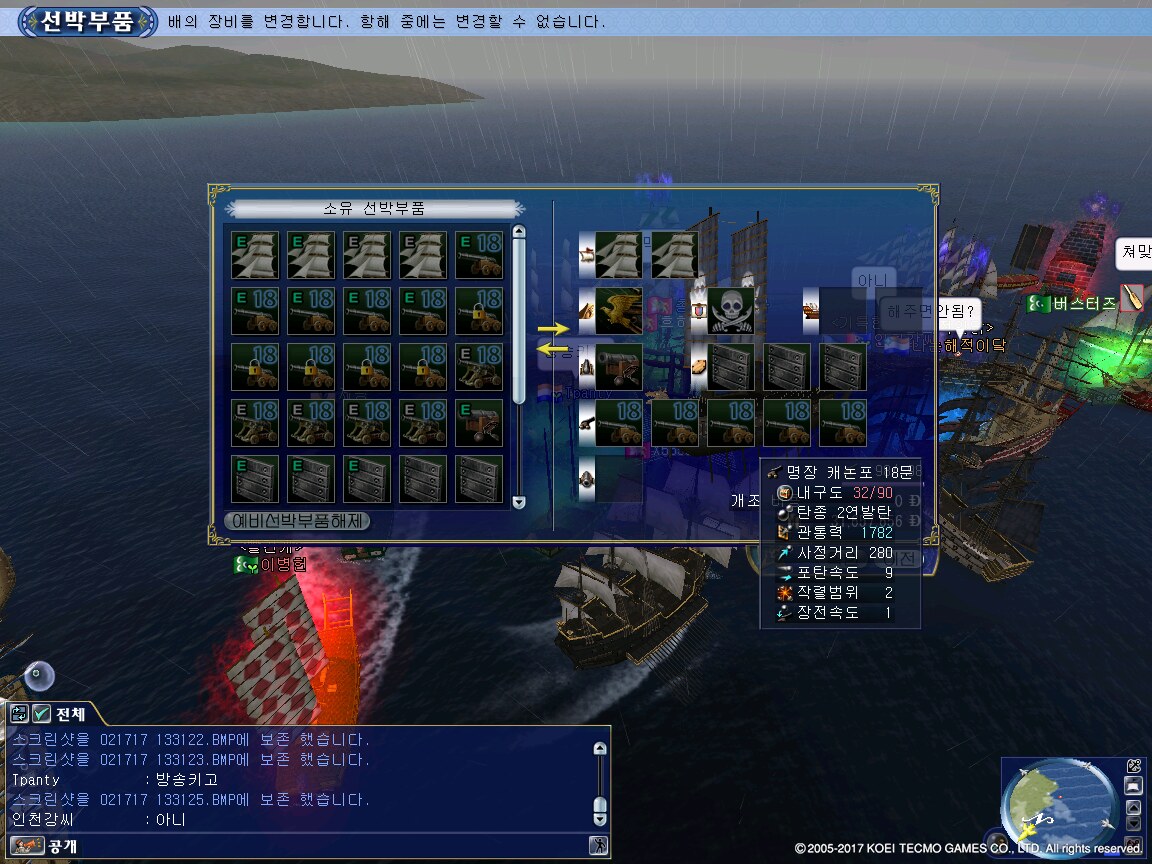Select the equipped golden eagle figurehead slot
The width and height of the screenshot is (1152, 864).
pyautogui.click(x=618, y=311)
